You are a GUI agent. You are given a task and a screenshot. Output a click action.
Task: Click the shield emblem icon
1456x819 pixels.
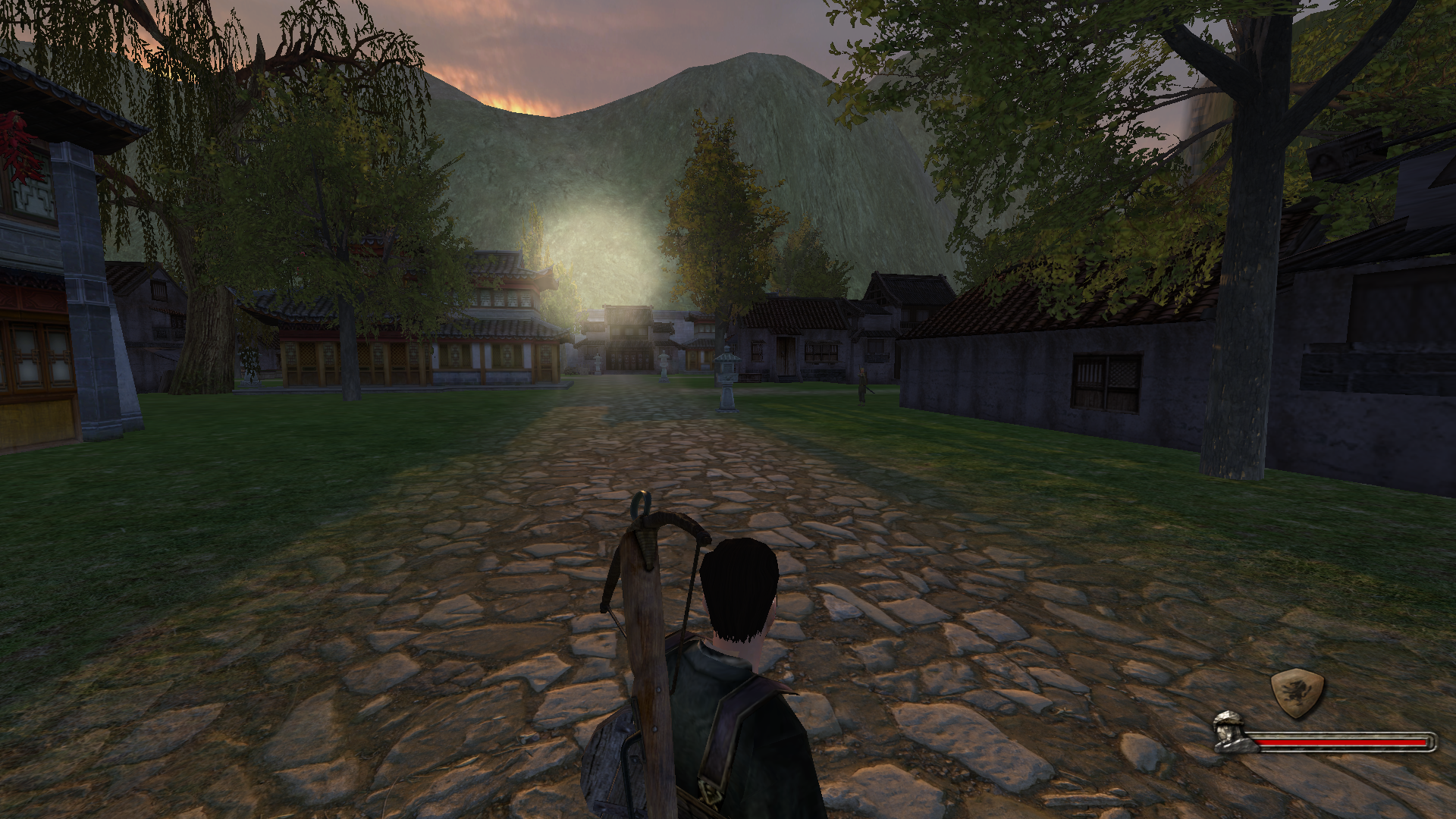1298,693
